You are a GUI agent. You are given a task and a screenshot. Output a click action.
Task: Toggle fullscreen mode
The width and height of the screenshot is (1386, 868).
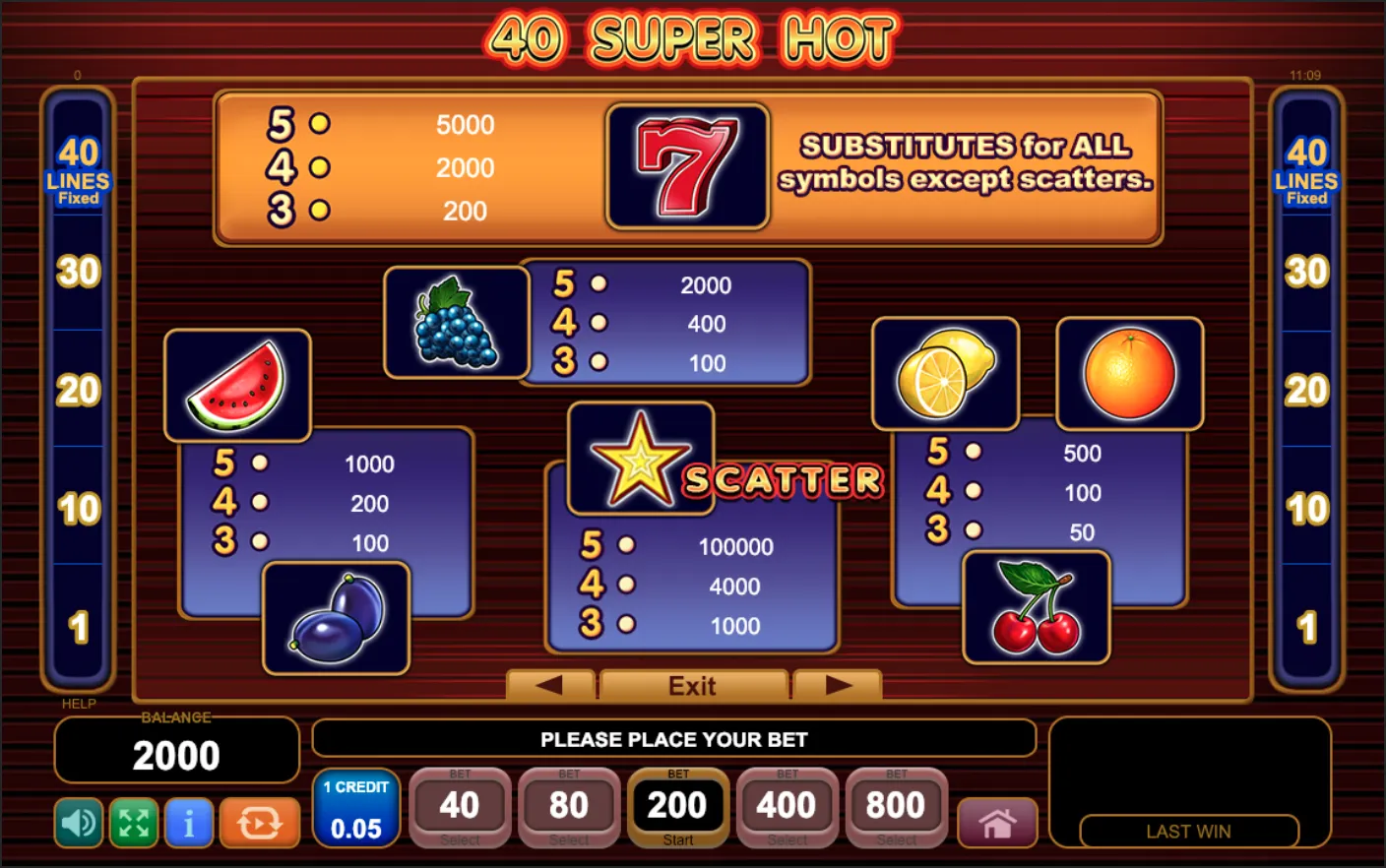(134, 824)
